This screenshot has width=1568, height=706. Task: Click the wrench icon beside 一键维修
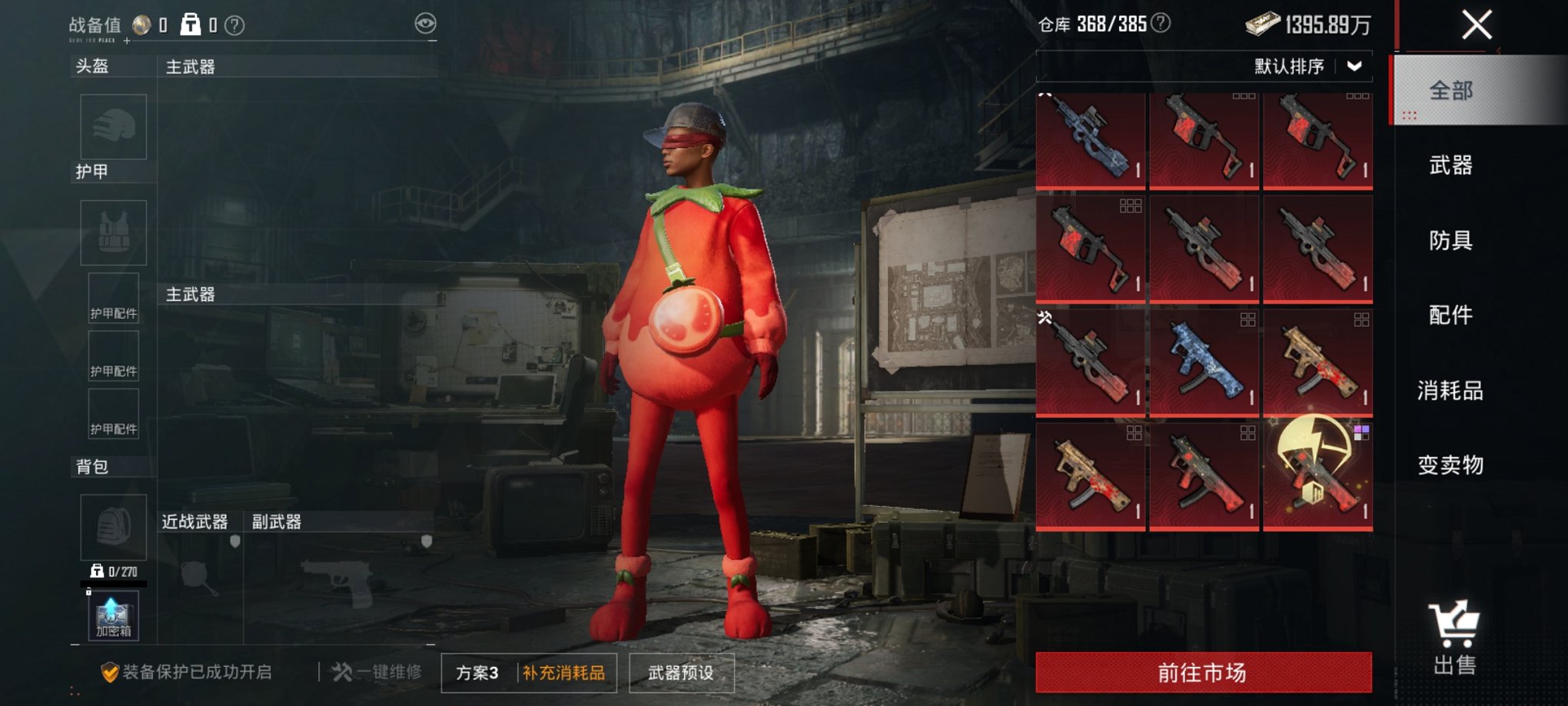341,672
